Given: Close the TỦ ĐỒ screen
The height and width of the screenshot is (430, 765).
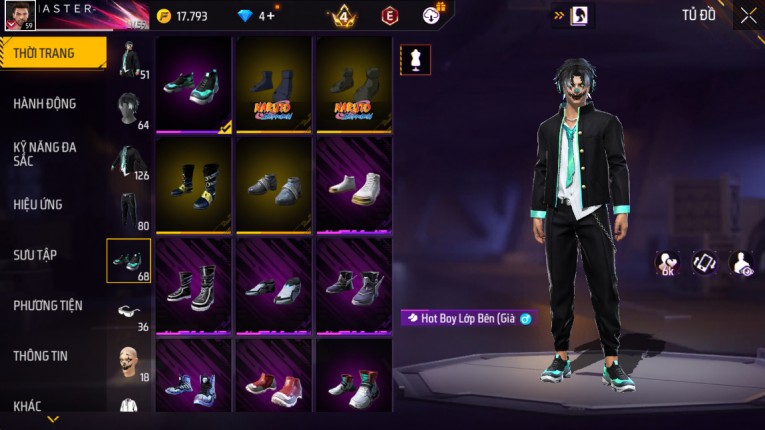Looking at the screenshot, I should (x=748, y=15).
